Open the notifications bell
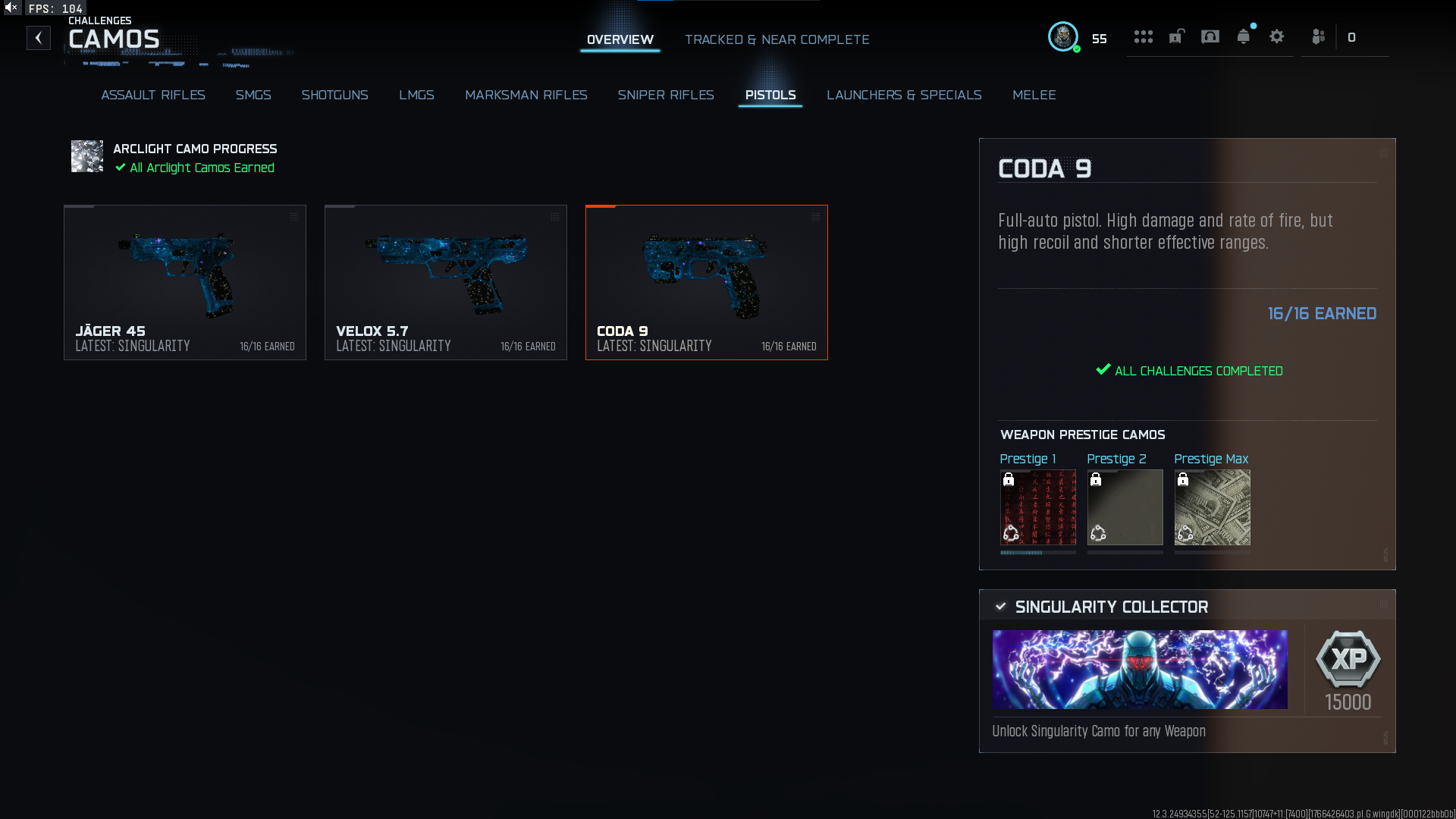Screen dimensions: 1456x819 coord(1243,36)
